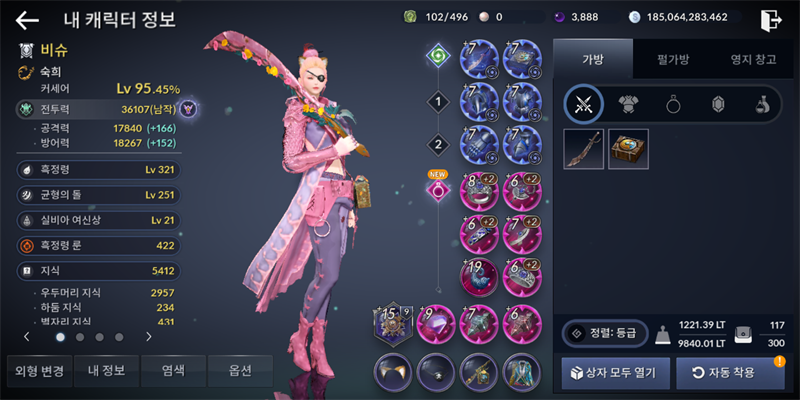Open 내 정보 profile button
The width and height of the screenshot is (800, 400).
coord(106,371)
